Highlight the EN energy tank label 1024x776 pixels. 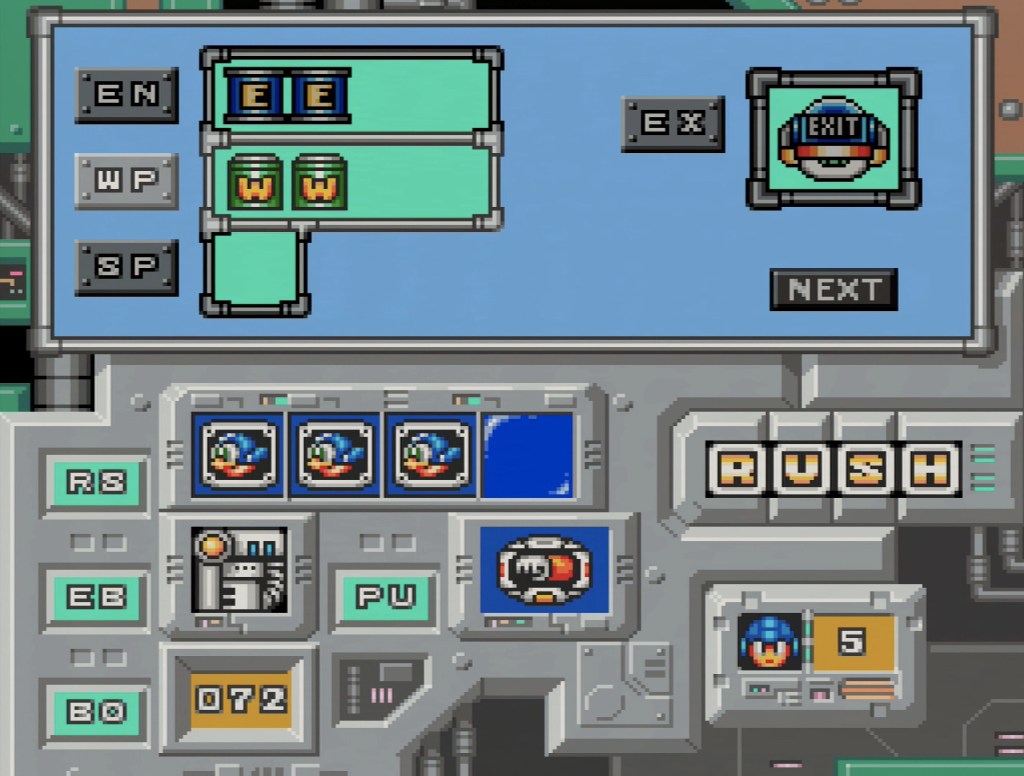point(127,95)
